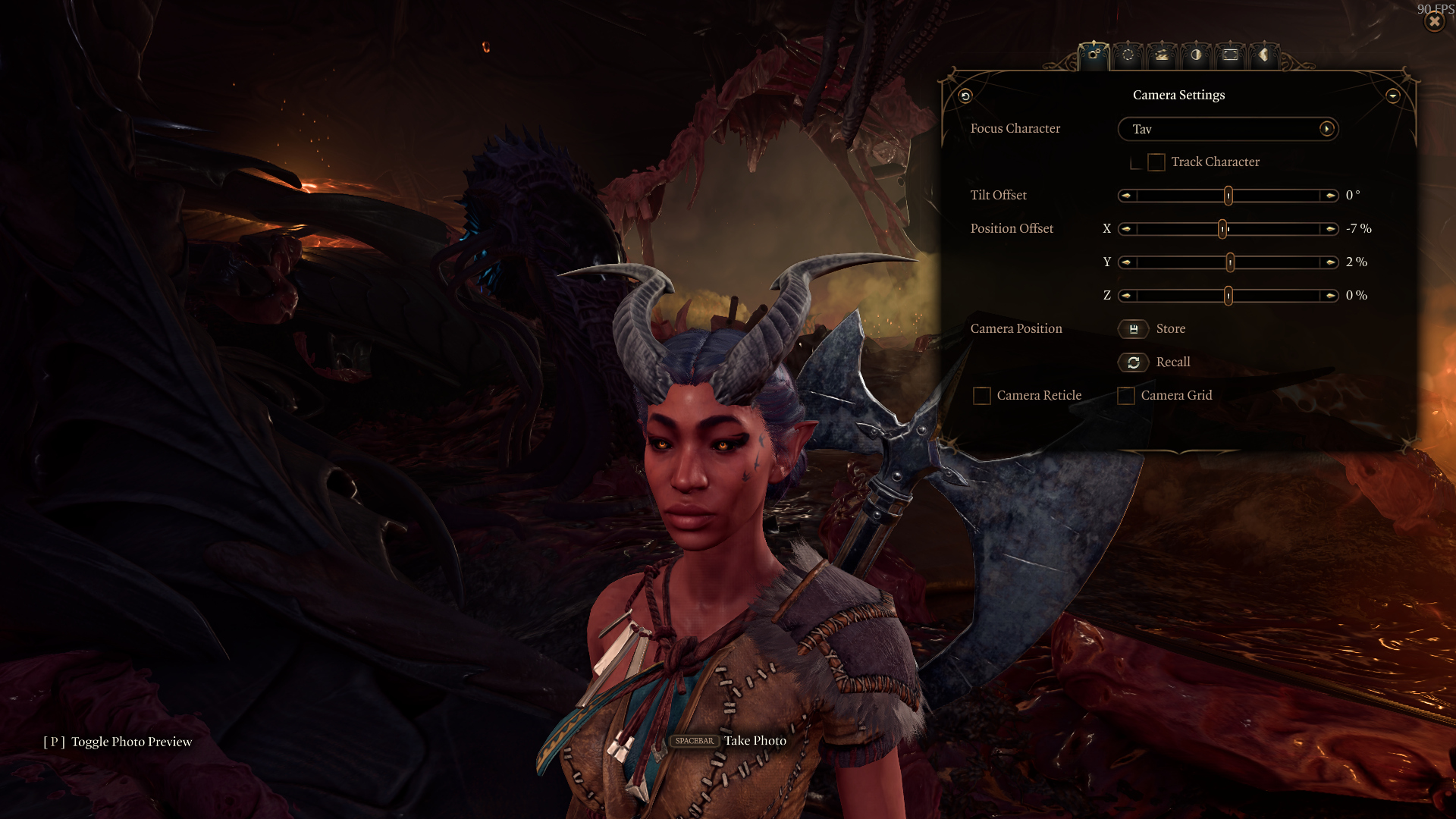The height and width of the screenshot is (819, 1456).
Task: Click the Position Offset Z slider handle
Action: (x=1228, y=296)
